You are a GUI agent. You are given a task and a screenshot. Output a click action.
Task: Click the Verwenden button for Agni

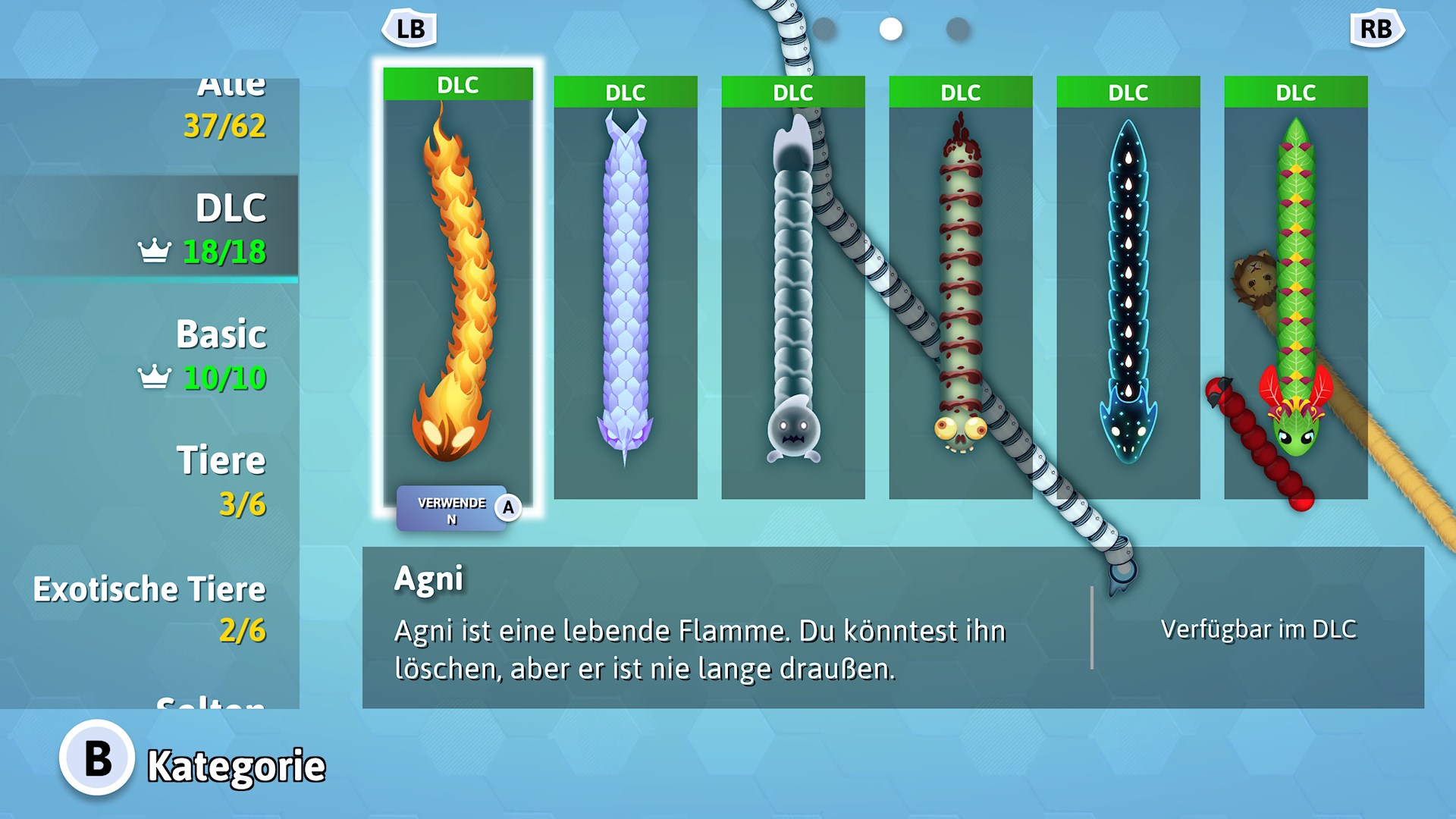click(458, 509)
